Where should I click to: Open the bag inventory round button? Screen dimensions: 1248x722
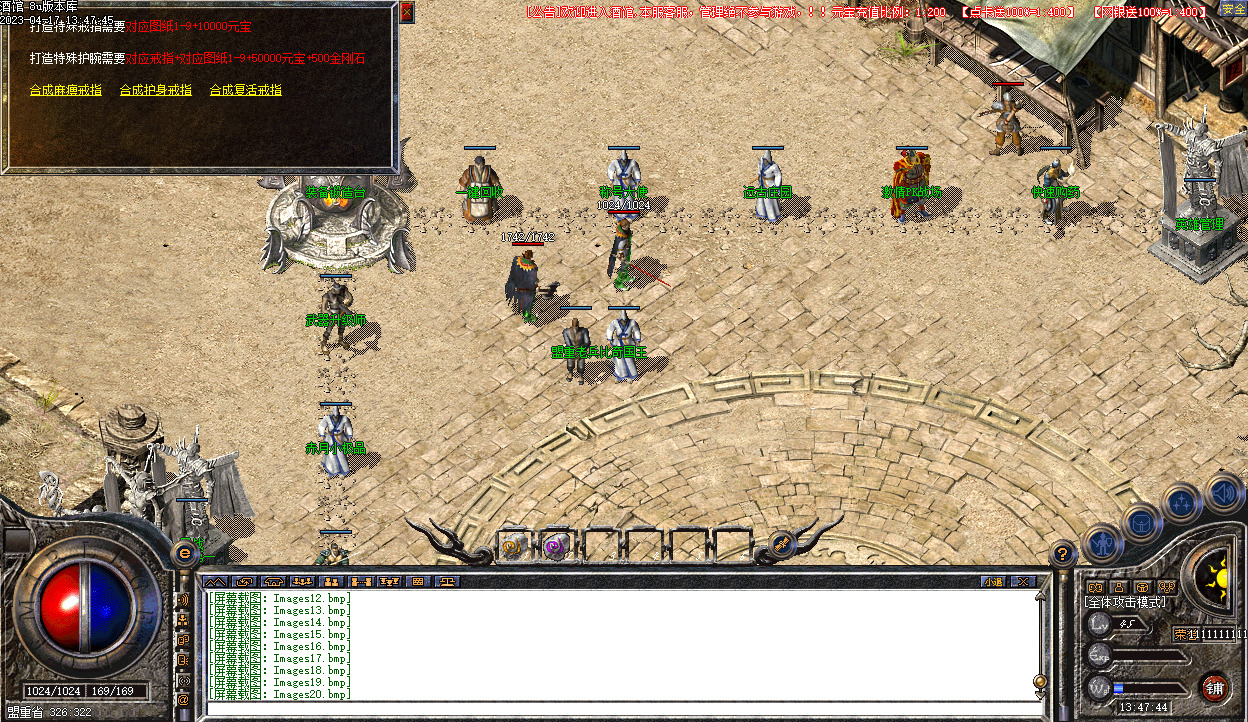pyautogui.click(x=1141, y=522)
